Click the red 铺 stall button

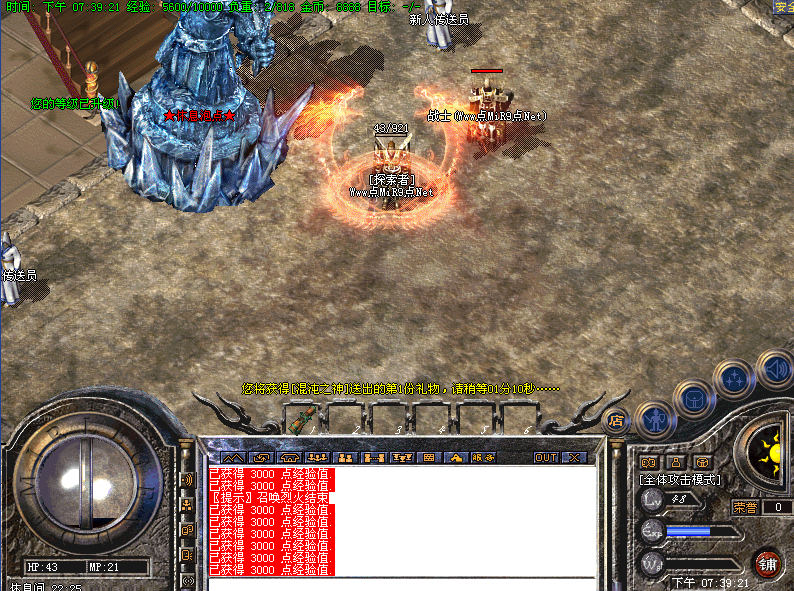pyautogui.click(x=767, y=562)
